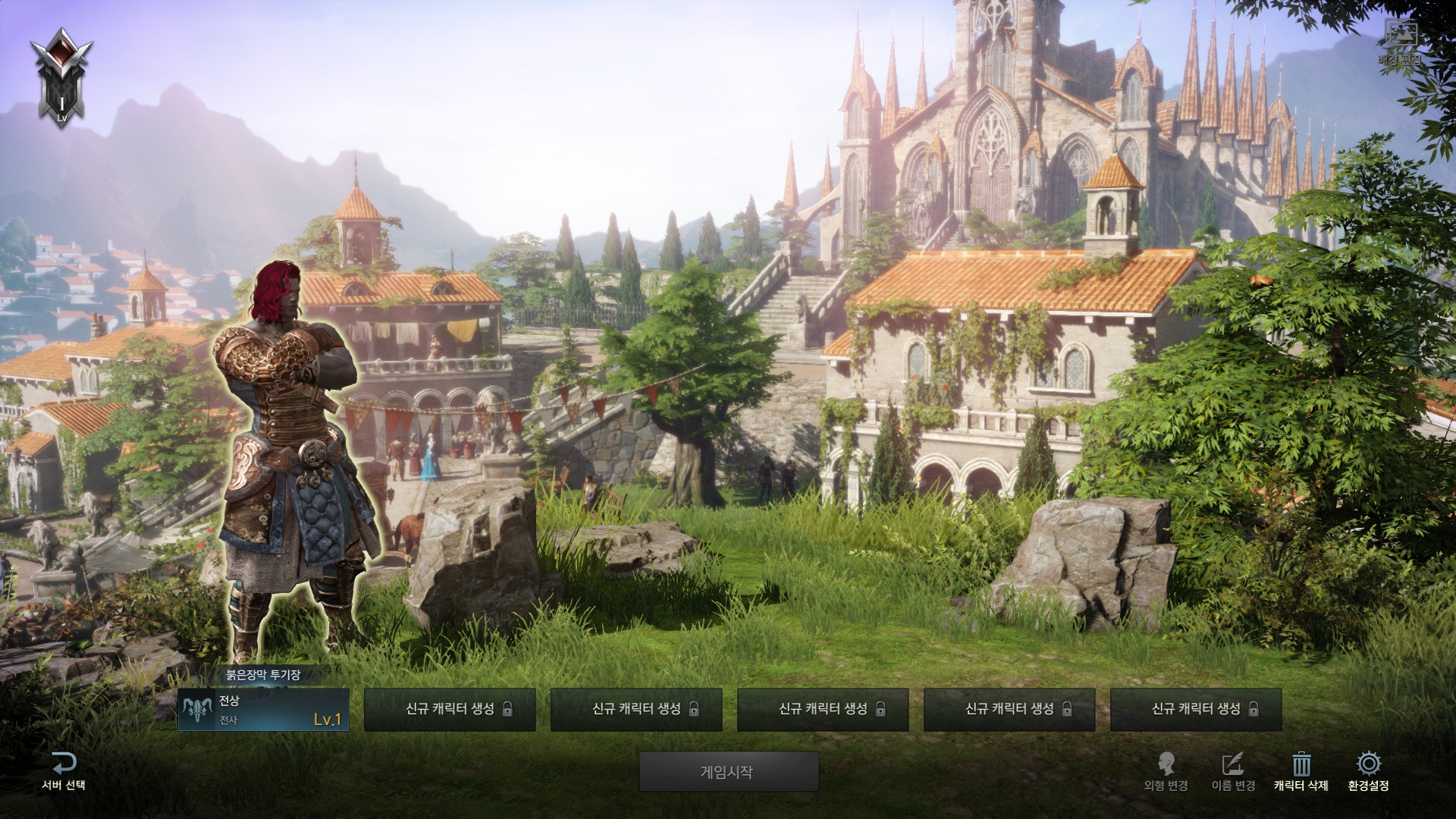Screen dimensions: 1456x819
Task: Start the game with 게임시작 button
Action: click(728, 772)
